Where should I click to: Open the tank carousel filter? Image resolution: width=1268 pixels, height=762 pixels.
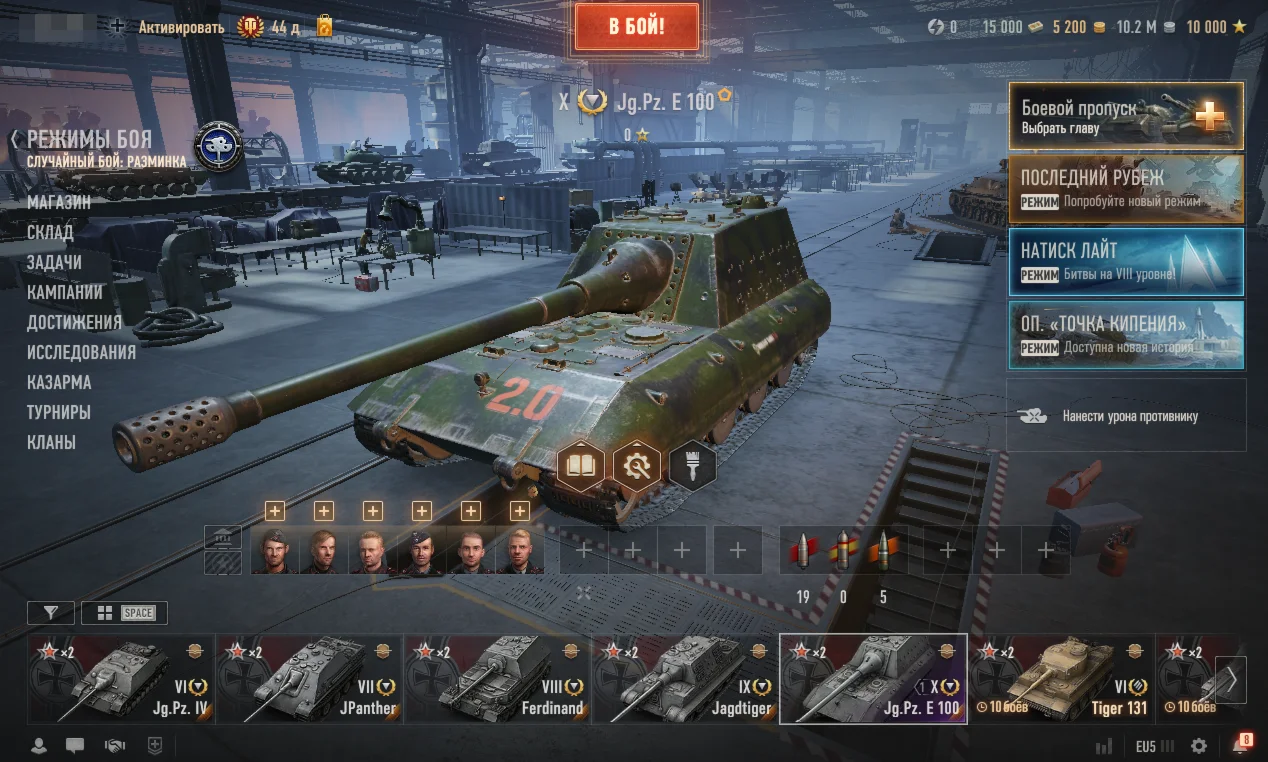coord(50,613)
